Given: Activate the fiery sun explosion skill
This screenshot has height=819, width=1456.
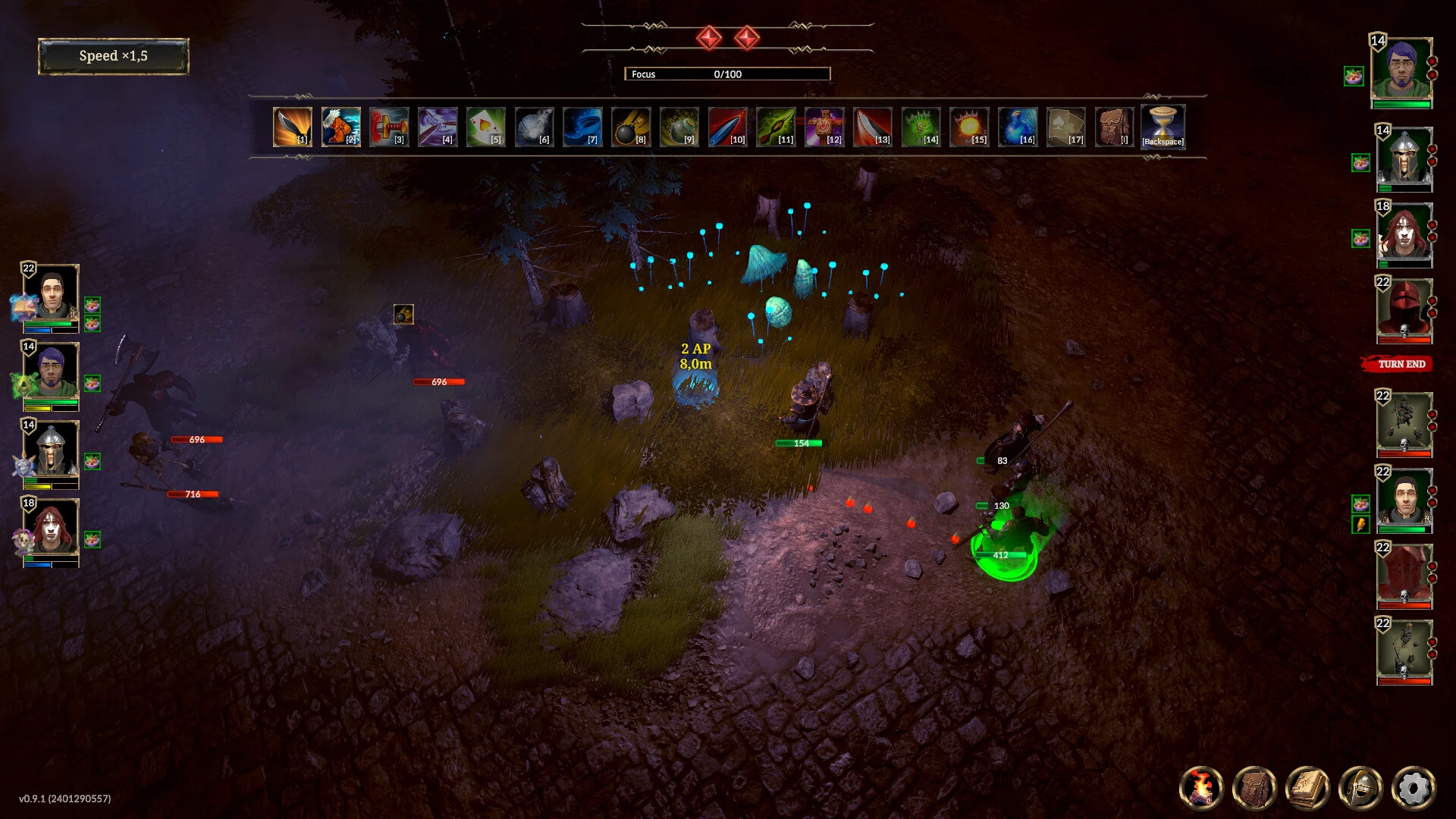Looking at the screenshot, I should click(x=968, y=126).
